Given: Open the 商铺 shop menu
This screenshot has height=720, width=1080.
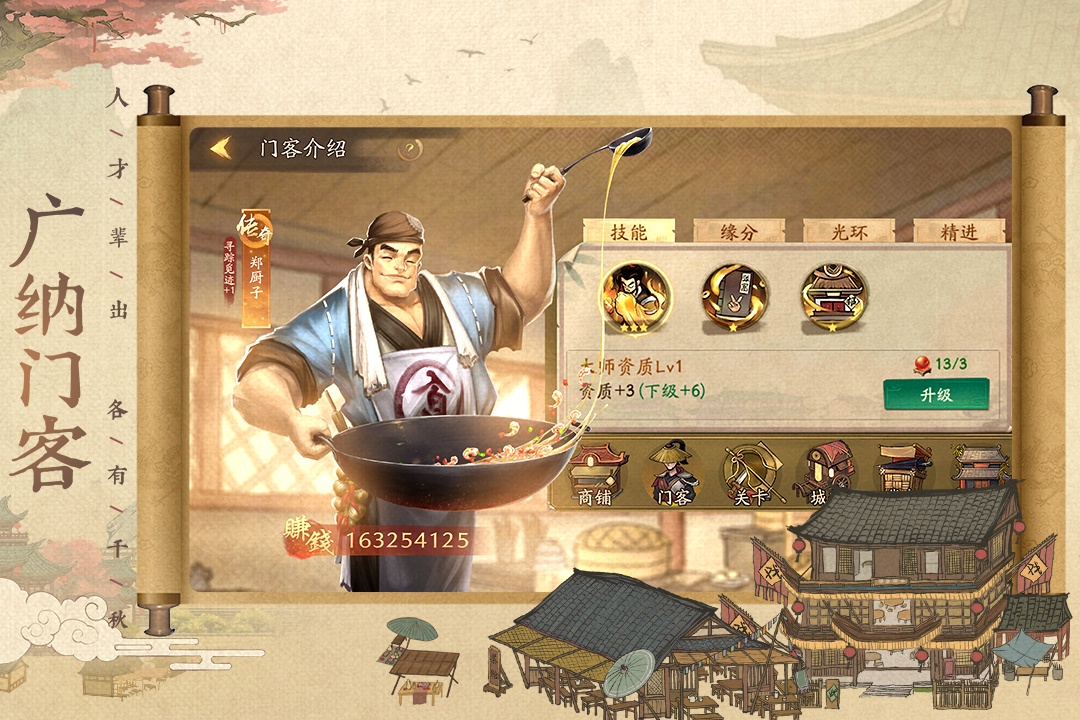Looking at the screenshot, I should pos(598,474).
